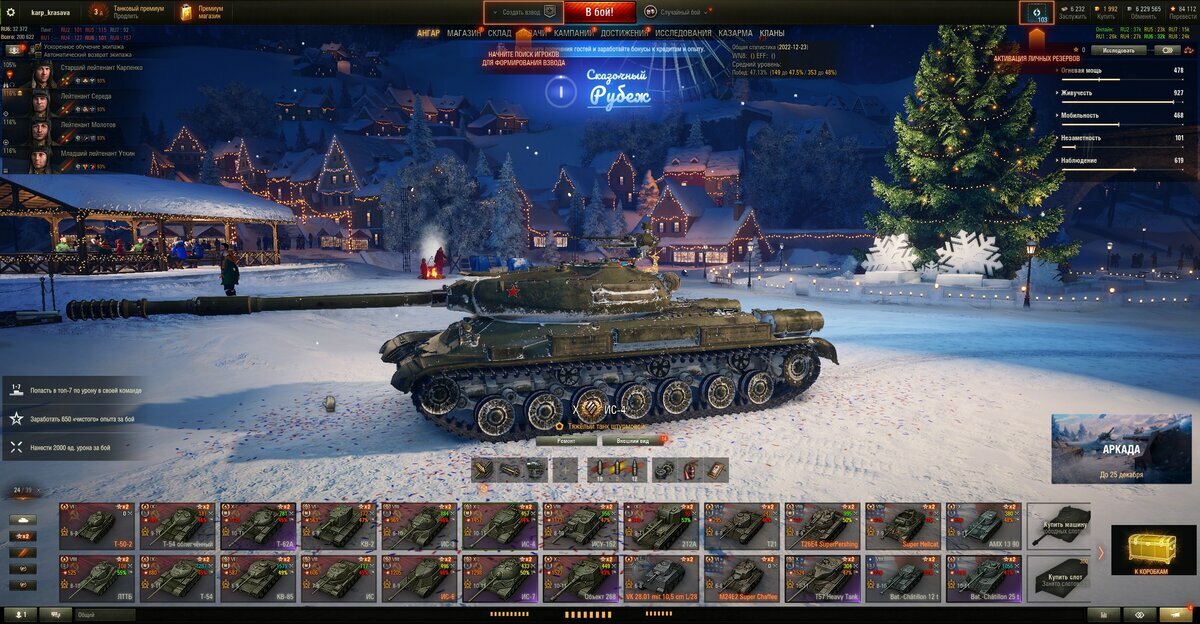Screen dimensions: 1200x624
Task: Open the «Случайный бой» battle mode selector
Action: pyautogui.click(x=677, y=12)
